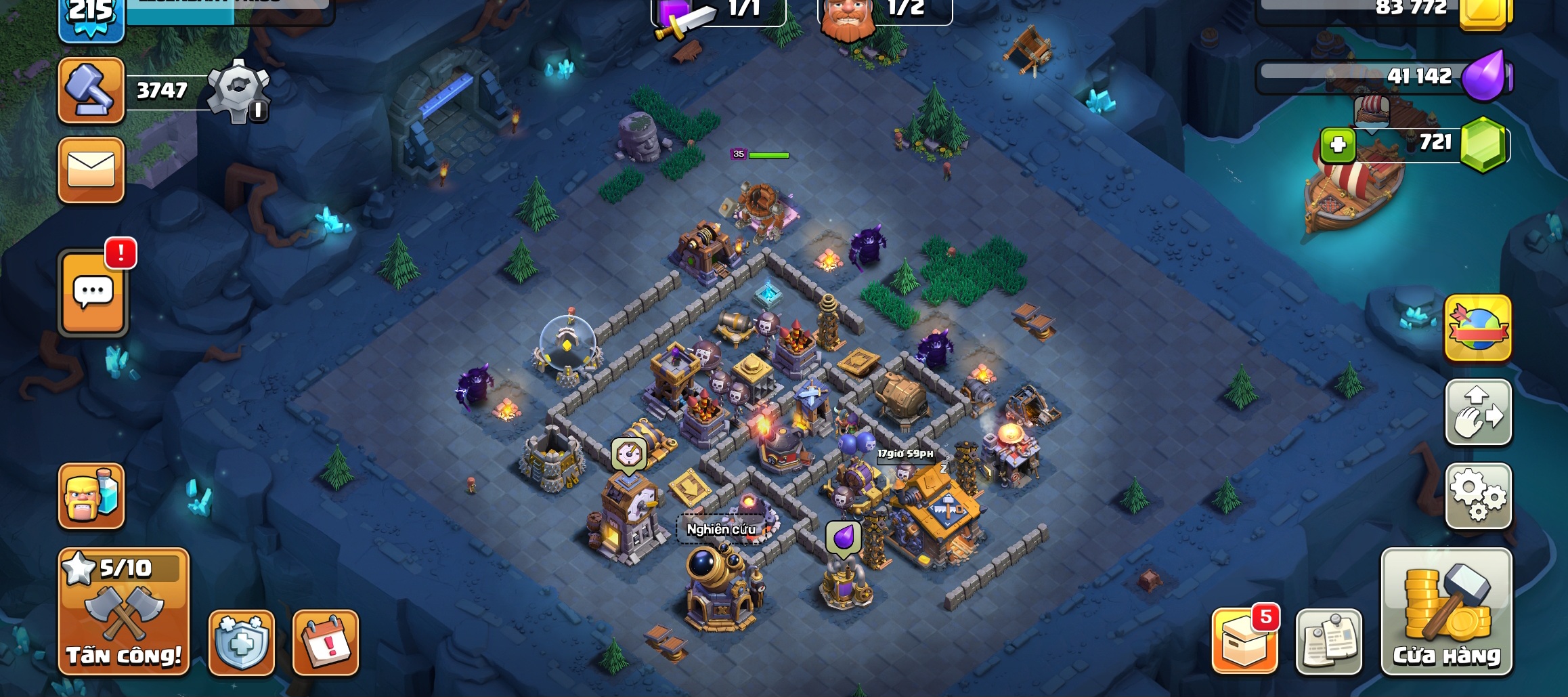Tap the Nghiên cứu research label
Image resolution: width=1568 pixels, height=697 pixels.
(x=720, y=529)
